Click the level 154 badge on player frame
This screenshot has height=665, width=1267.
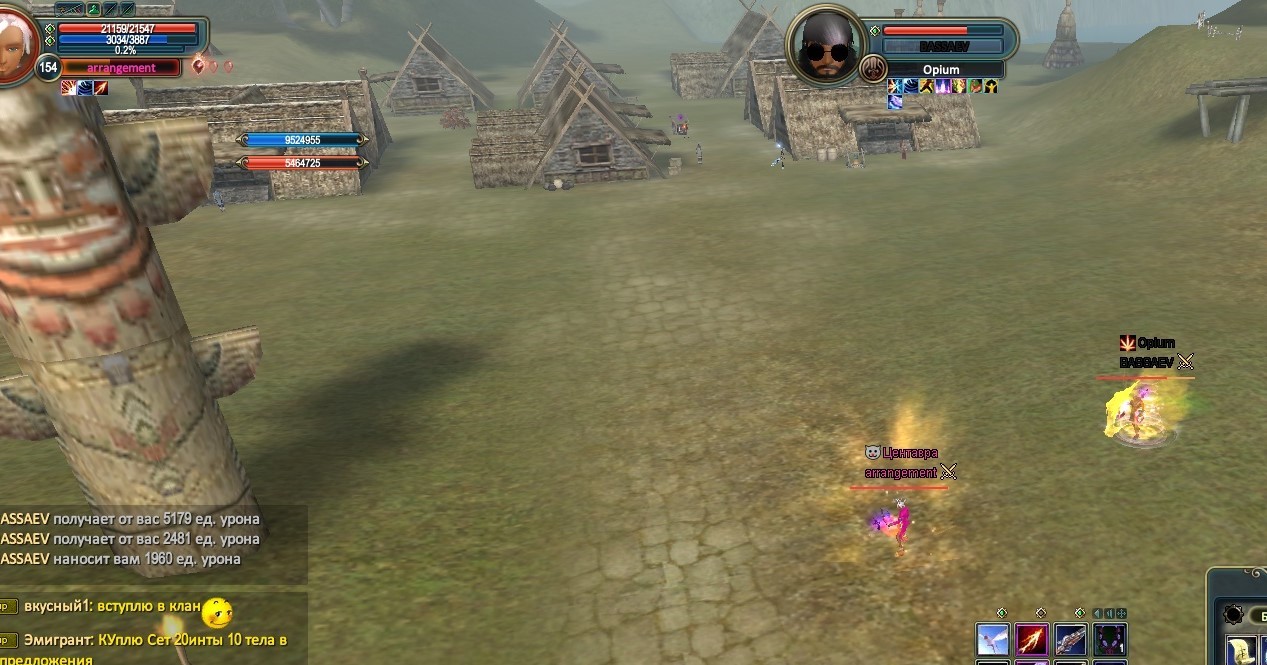point(47,67)
